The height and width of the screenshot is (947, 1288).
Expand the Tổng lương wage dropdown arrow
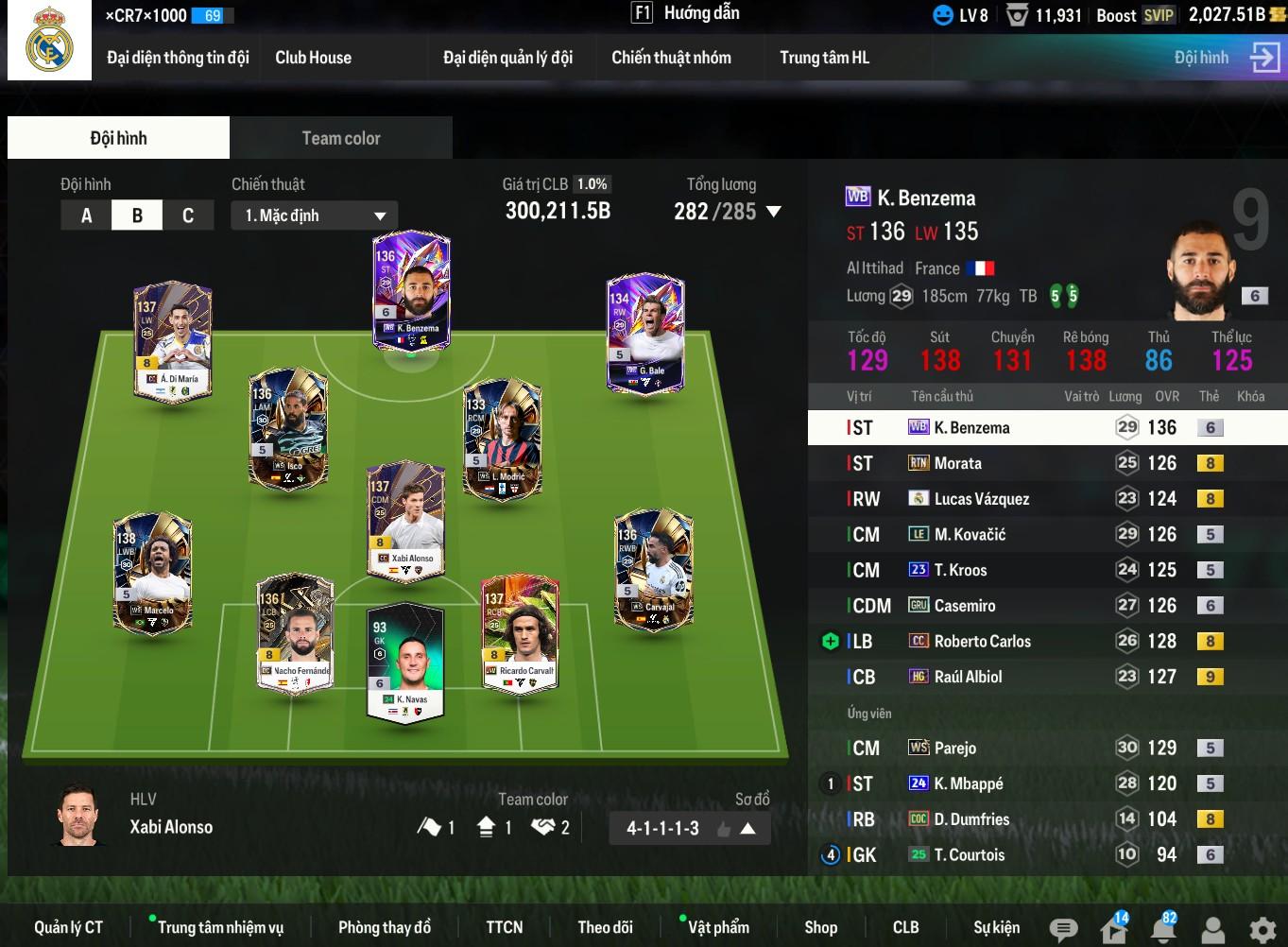(774, 212)
